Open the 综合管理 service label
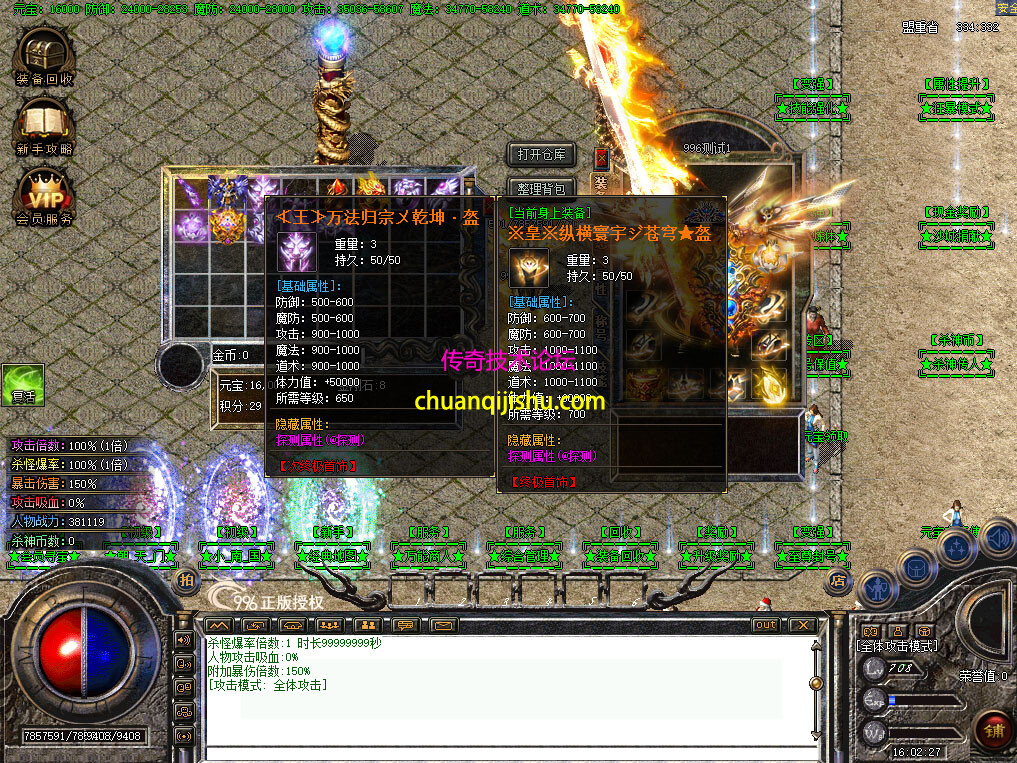1017x763 pixels. (x=524, y=555)
